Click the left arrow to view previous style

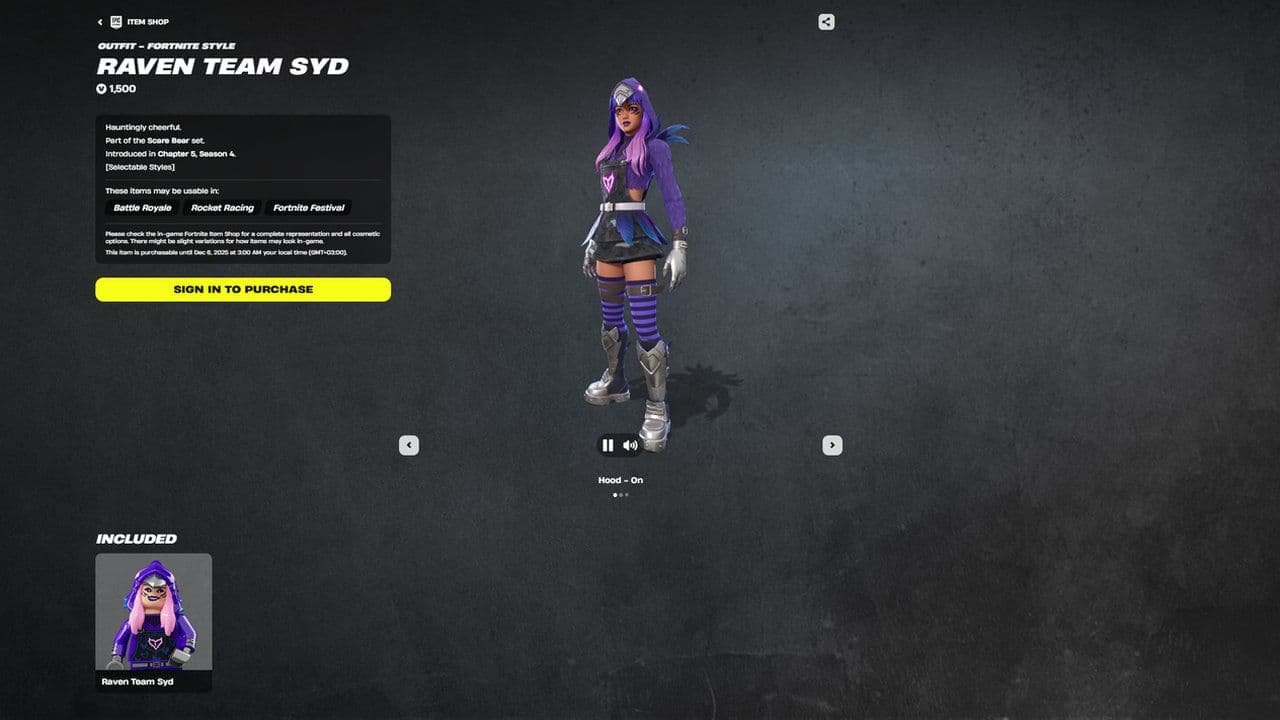click(408, 445)
